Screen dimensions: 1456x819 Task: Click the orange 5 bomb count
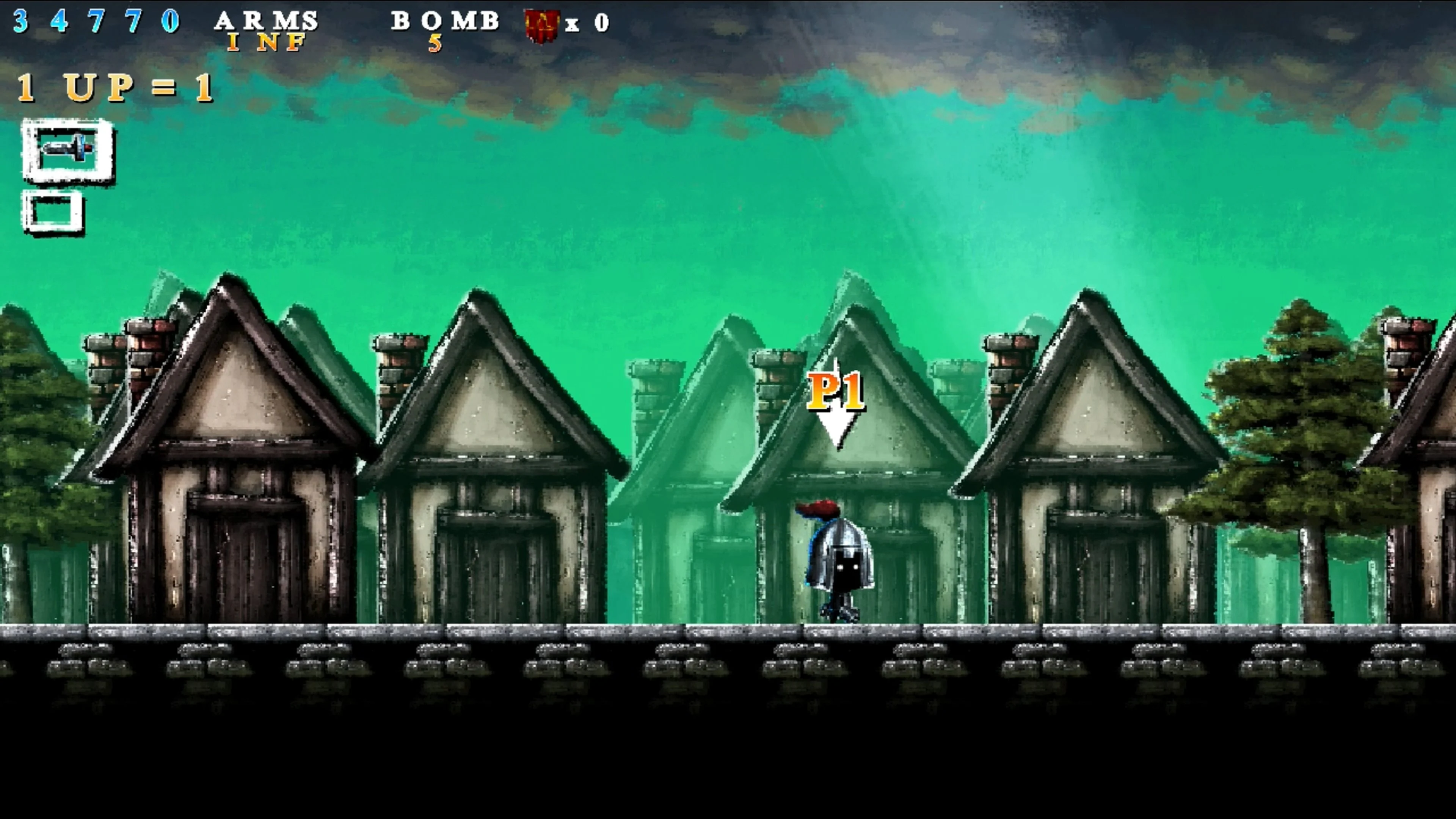point(435,43)
